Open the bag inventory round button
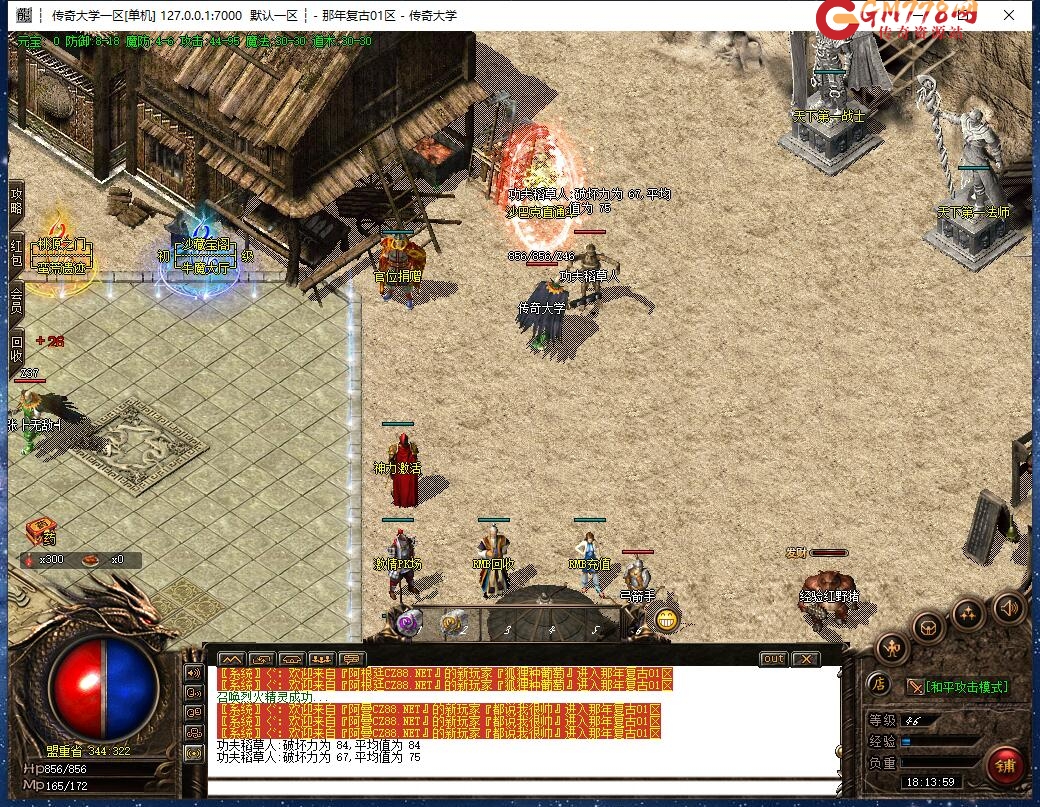The width and height of the screenshot is (1040, 807). (x=929, y=627)
